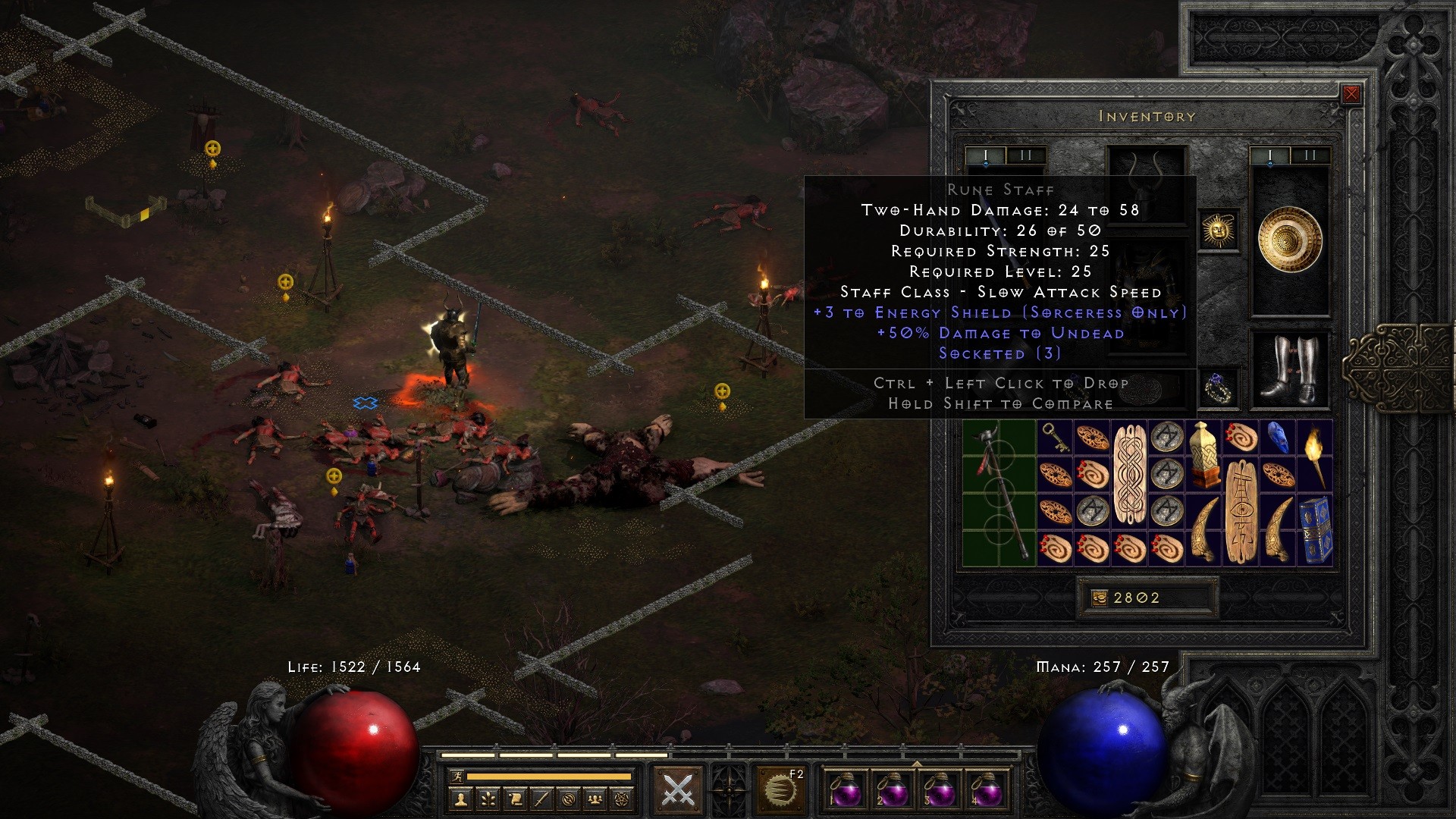
Task: Open the quest log scroll icon
Action: (x=516, y=800)
